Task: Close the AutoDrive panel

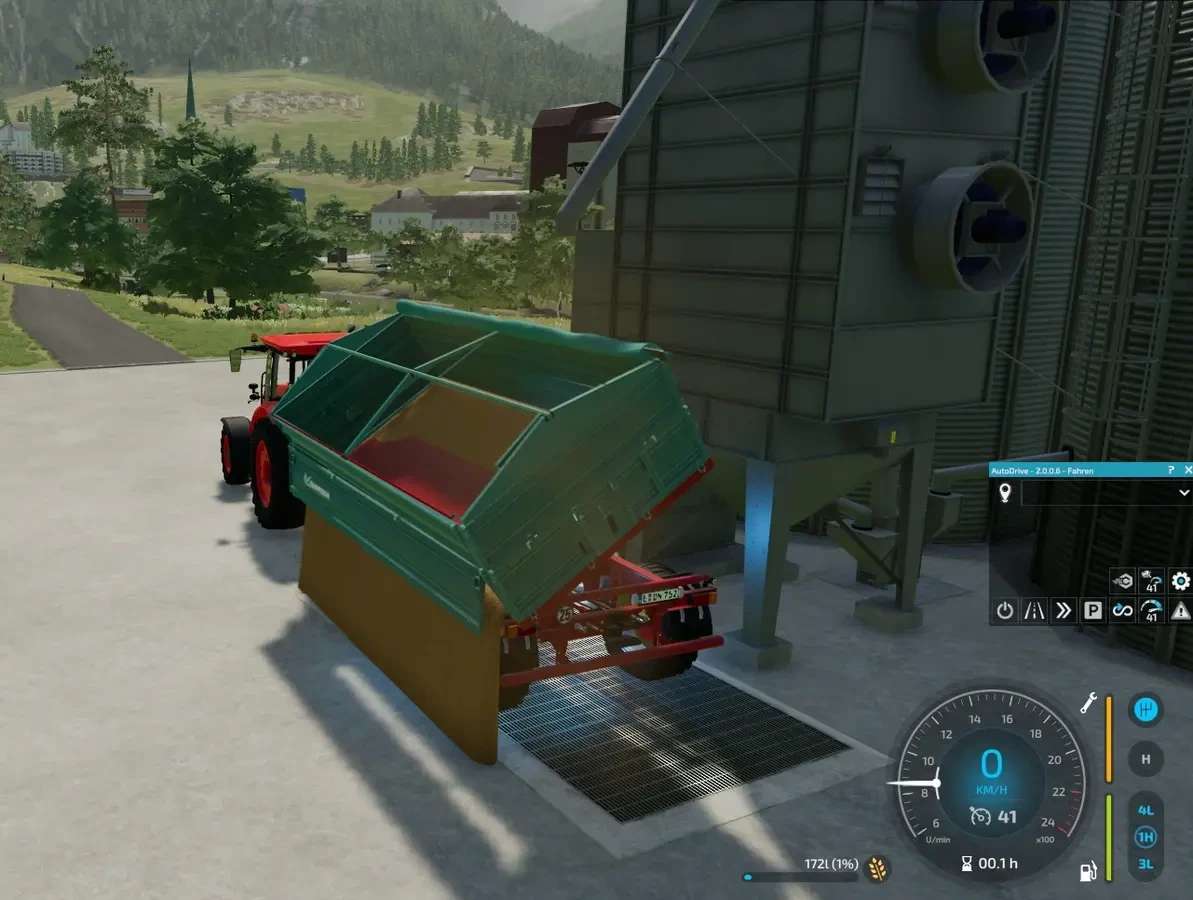Action: click(1187, 469)
